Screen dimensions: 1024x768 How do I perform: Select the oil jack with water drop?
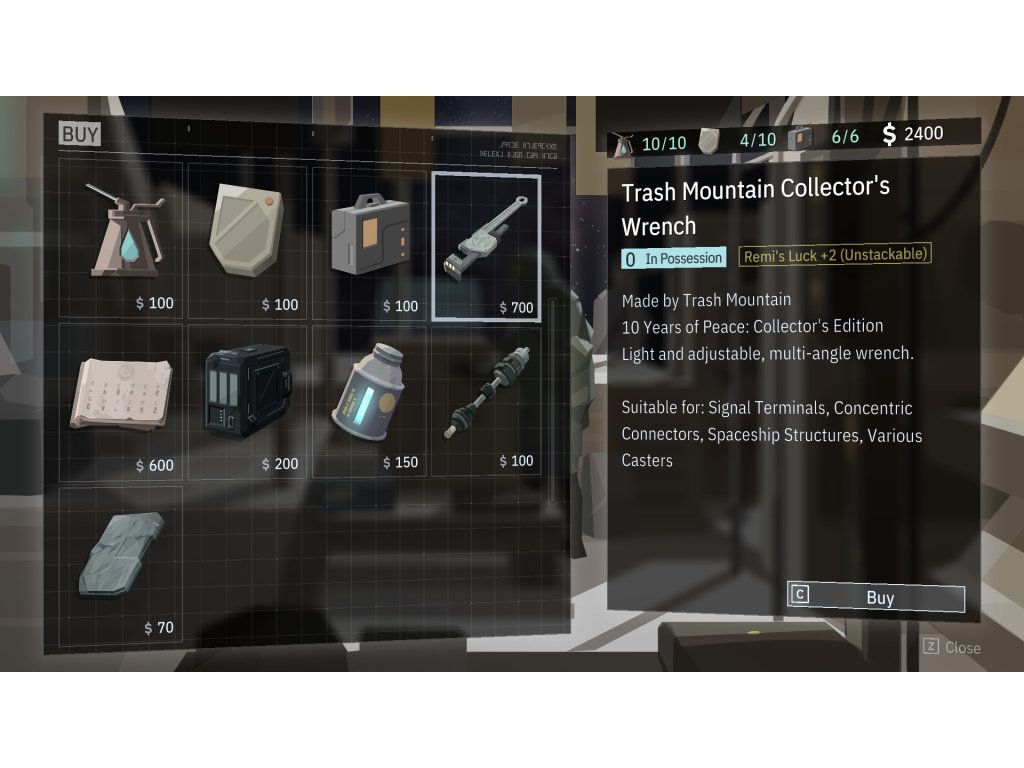pyautogui.click(x=123, y=239)
